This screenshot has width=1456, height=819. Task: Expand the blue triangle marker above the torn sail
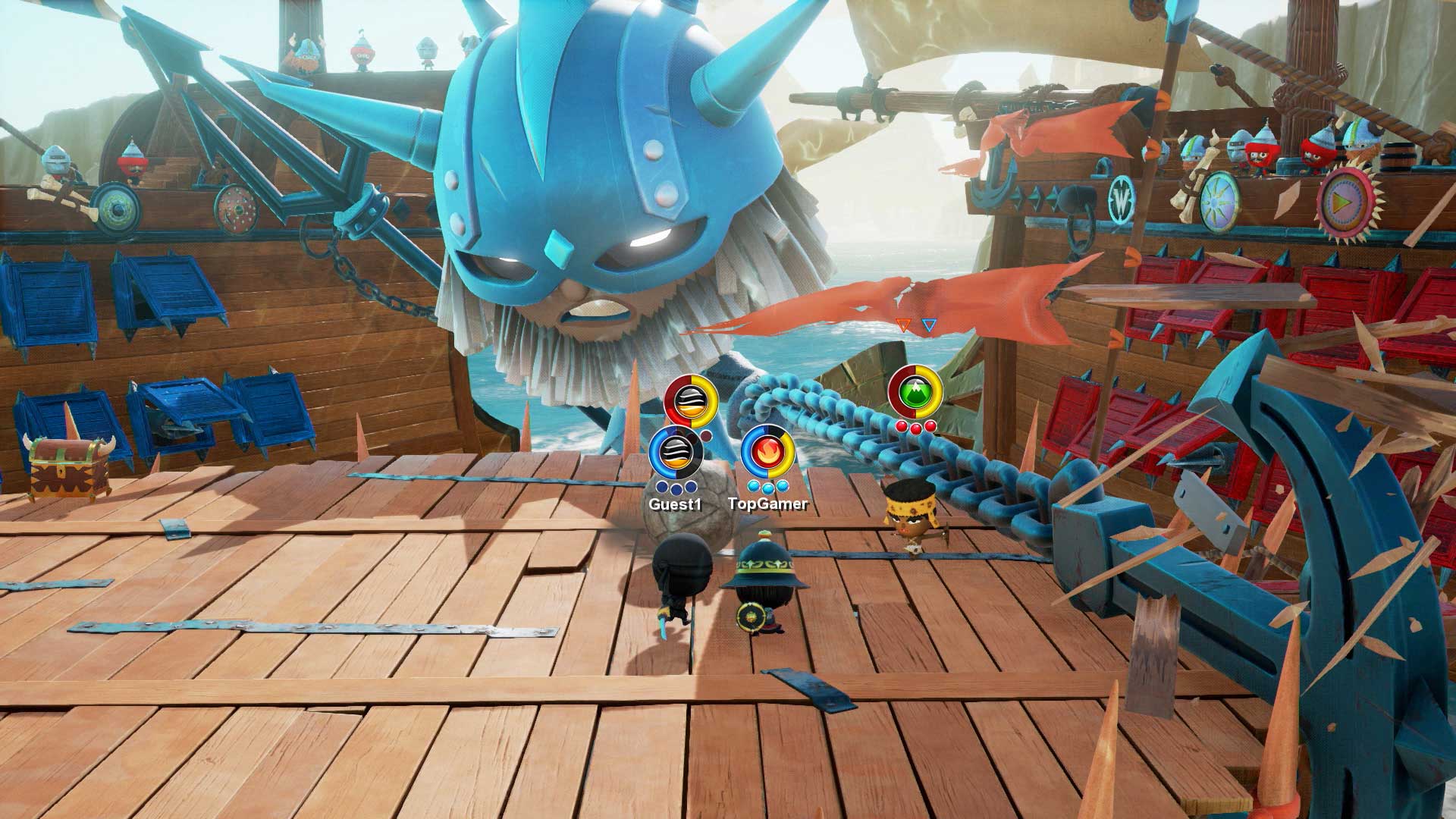tap(928, 323)
